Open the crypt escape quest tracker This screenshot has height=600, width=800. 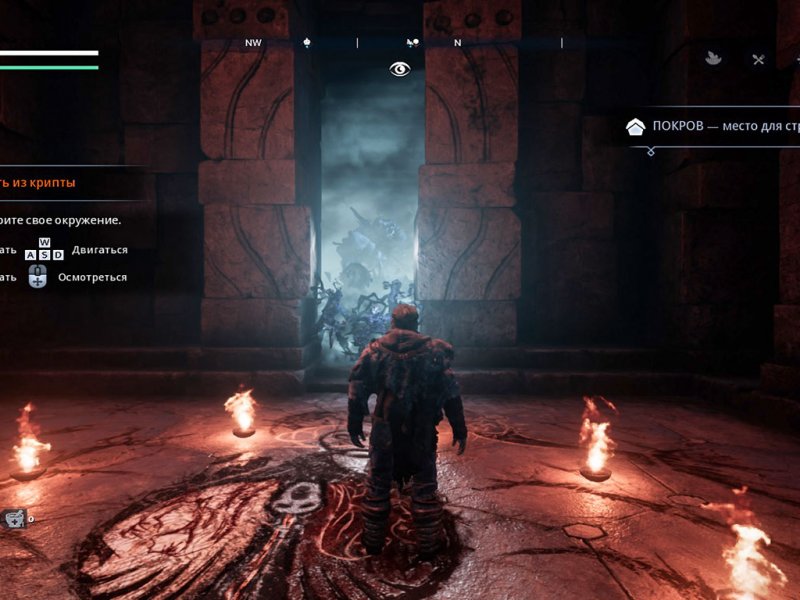click(x=38, y=183)
